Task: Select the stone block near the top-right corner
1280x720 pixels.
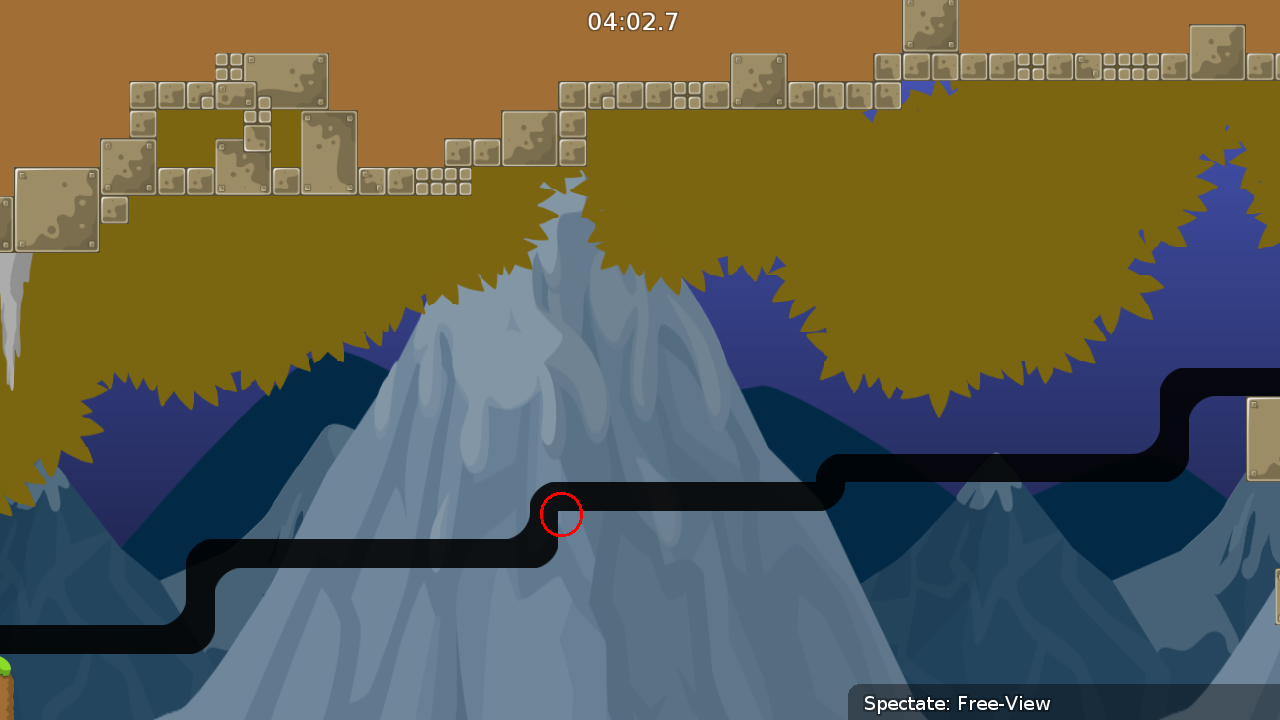Action: pos(1216,51)
